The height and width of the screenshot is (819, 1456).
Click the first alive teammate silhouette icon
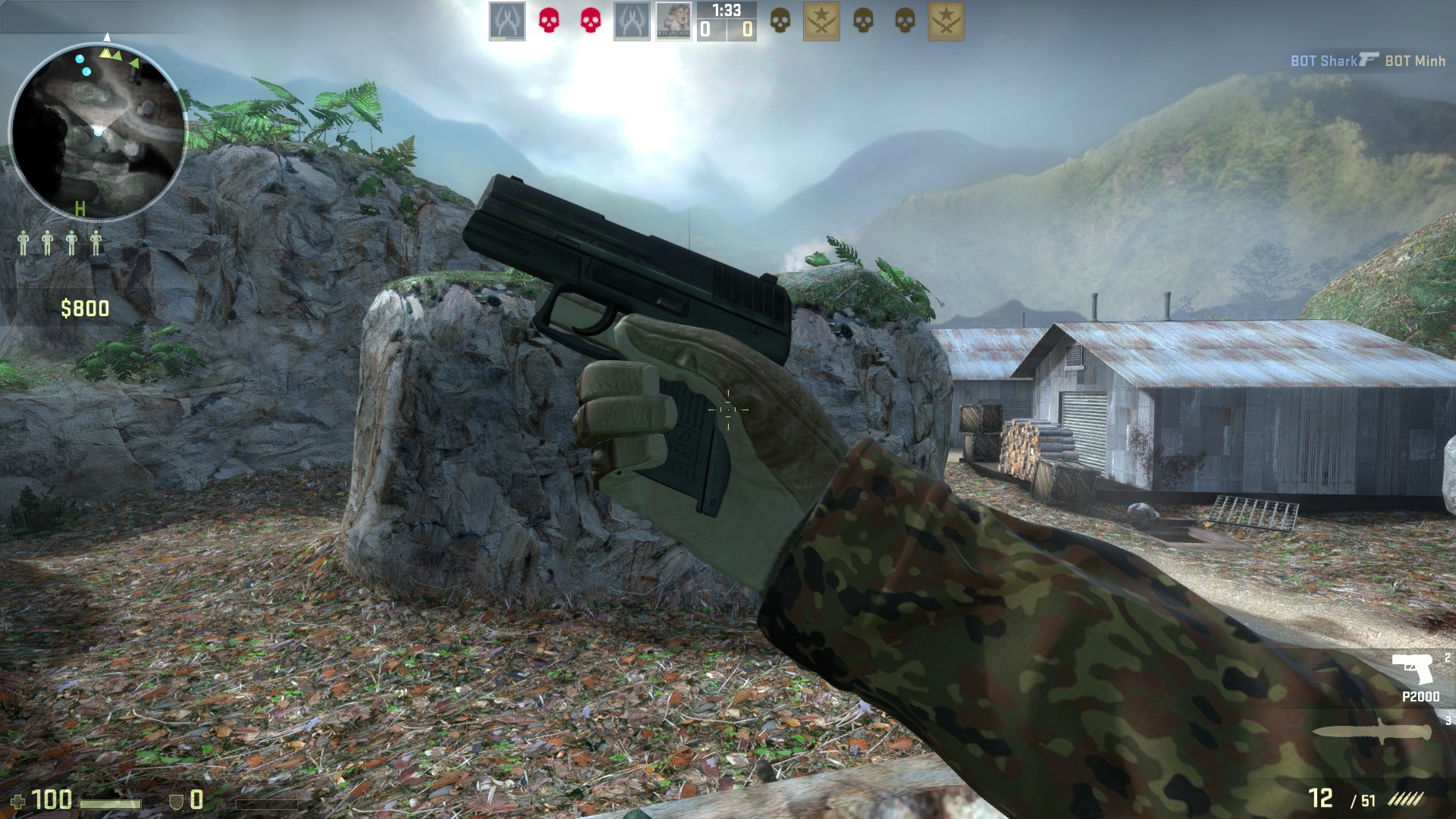click(25, 243)
